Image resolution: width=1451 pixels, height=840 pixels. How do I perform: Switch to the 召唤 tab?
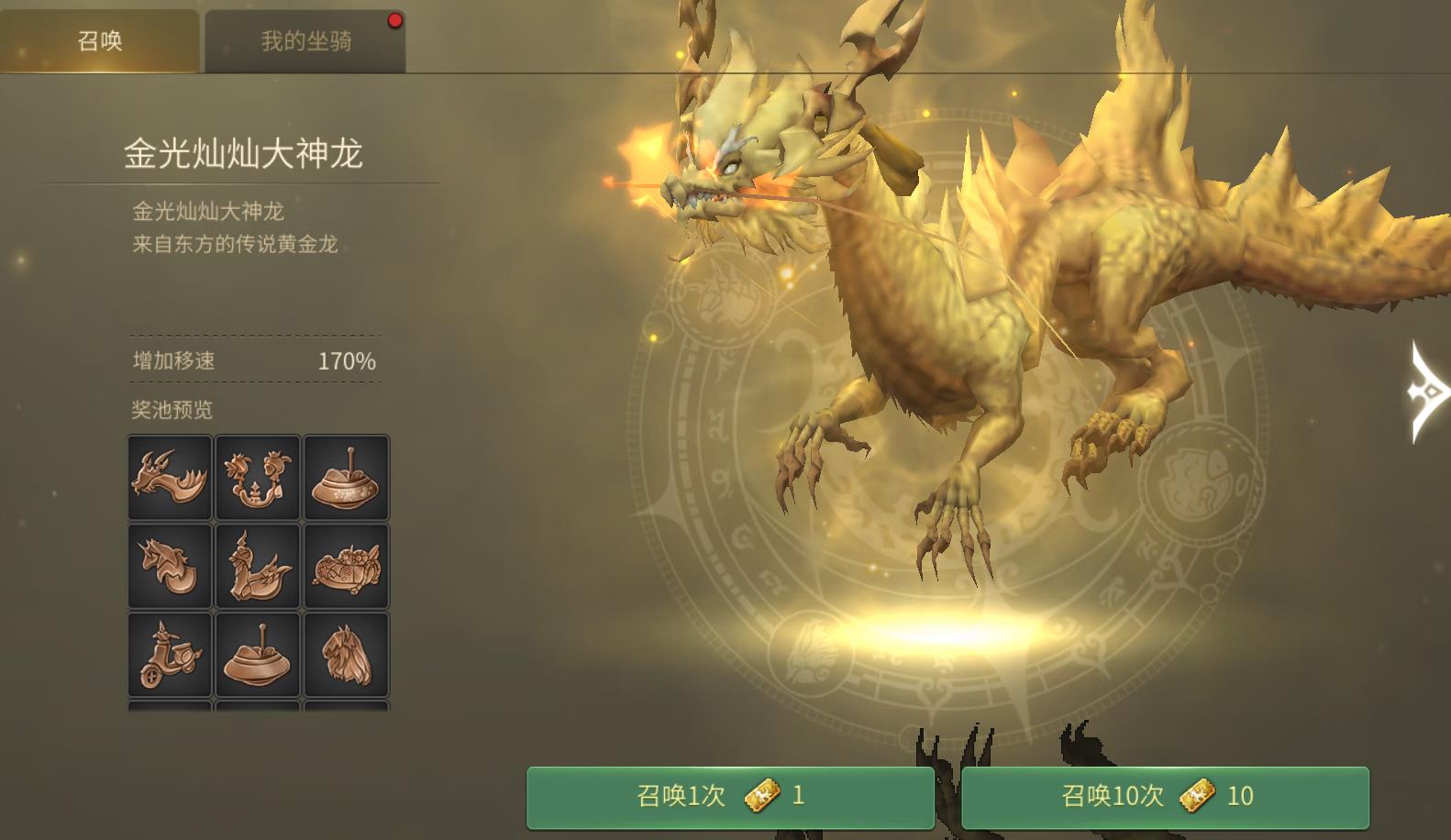[99, 41]
